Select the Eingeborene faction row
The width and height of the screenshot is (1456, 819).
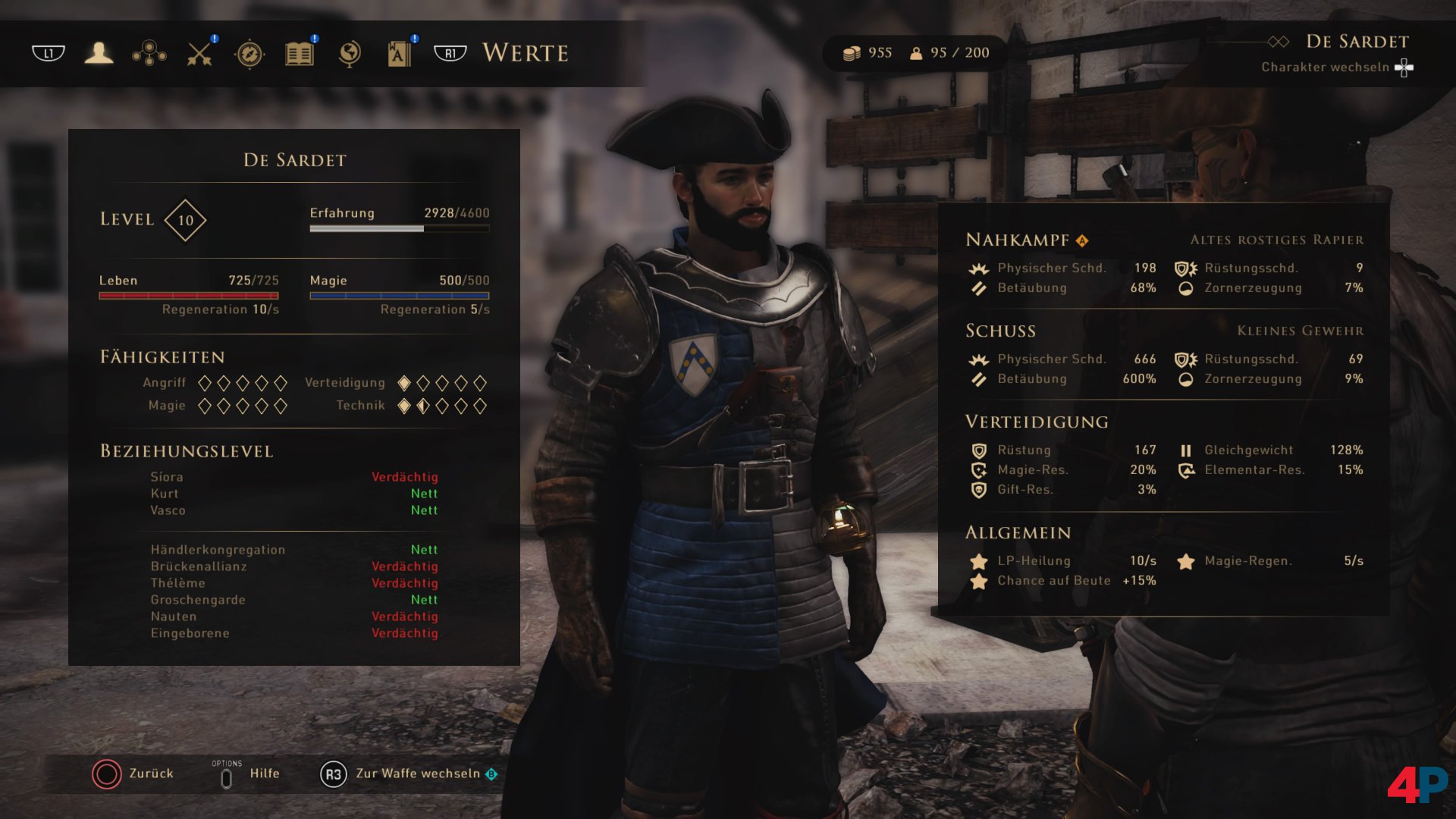point(293,633)
